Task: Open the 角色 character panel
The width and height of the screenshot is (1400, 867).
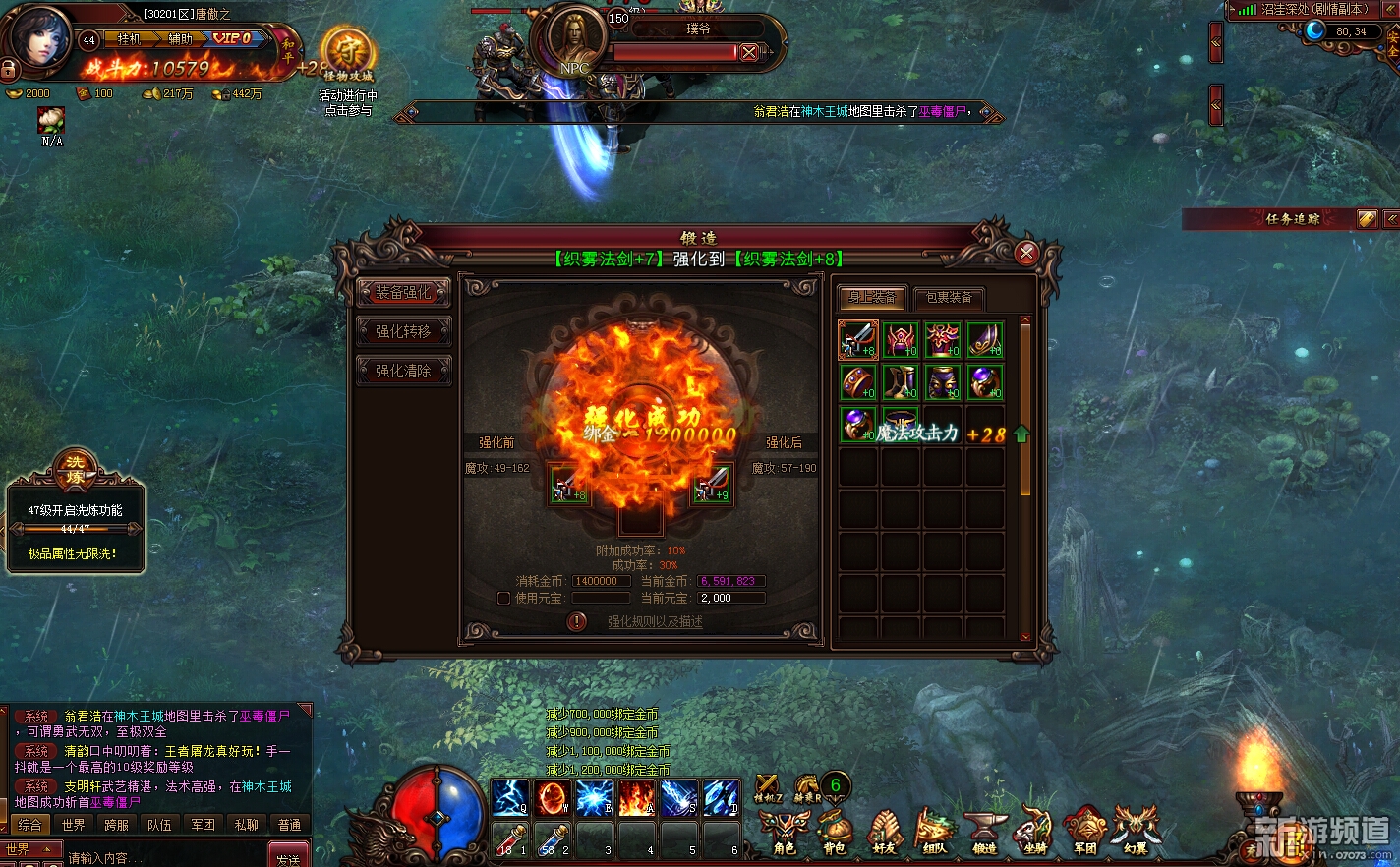Action: pyautogui.click(x=784, y=831)
